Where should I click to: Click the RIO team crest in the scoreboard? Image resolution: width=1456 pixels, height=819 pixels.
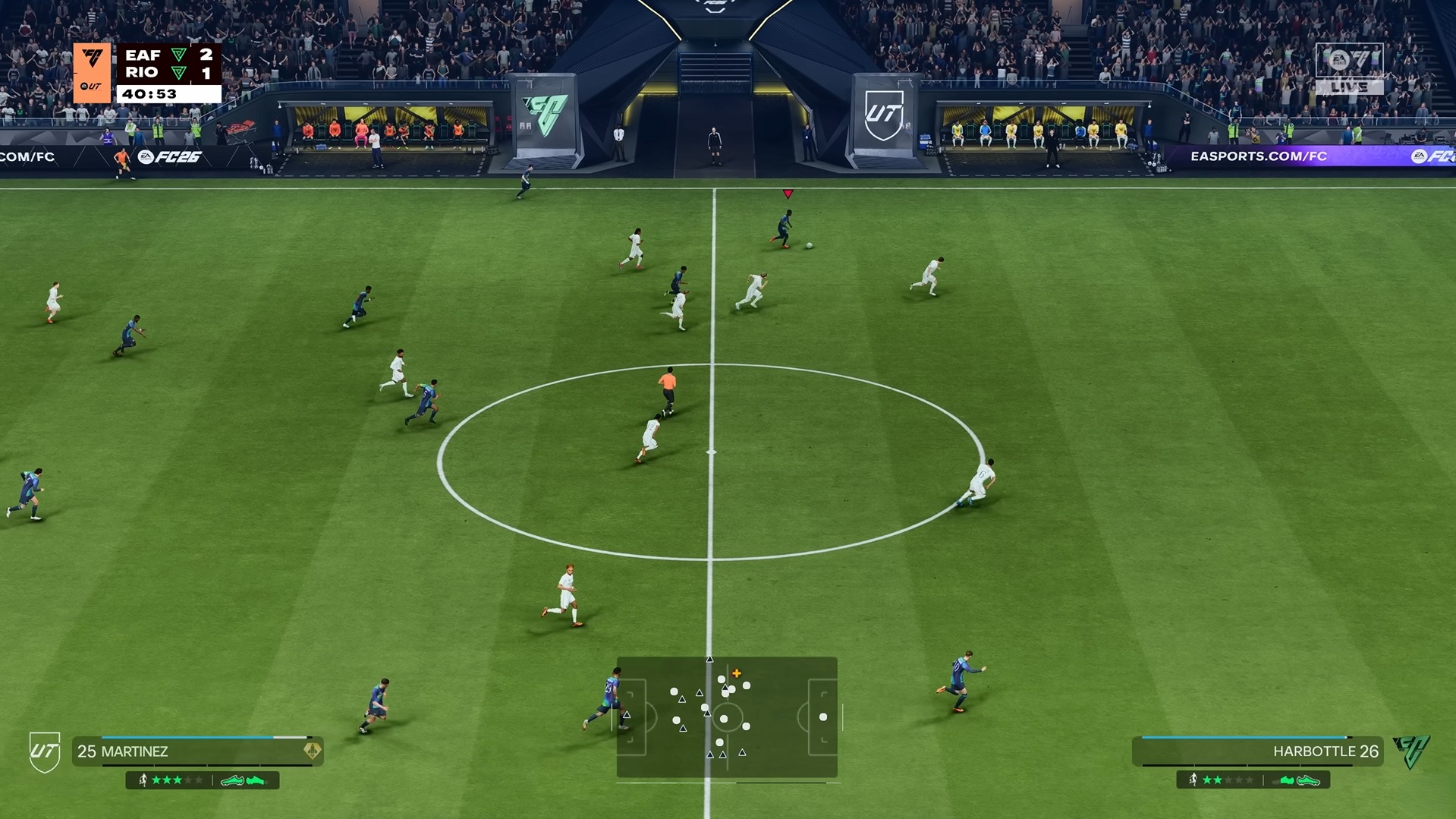[179, 73]
